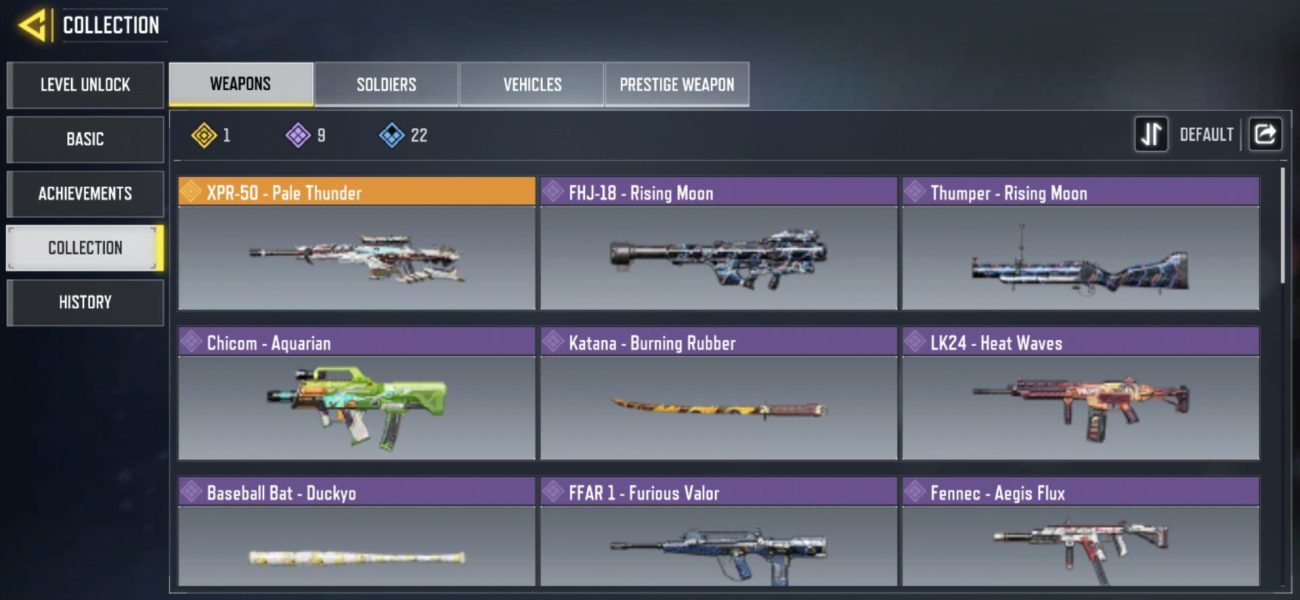Screen dimensions: 1300x600
Task: Open the History section
Action: coord(85,302)
